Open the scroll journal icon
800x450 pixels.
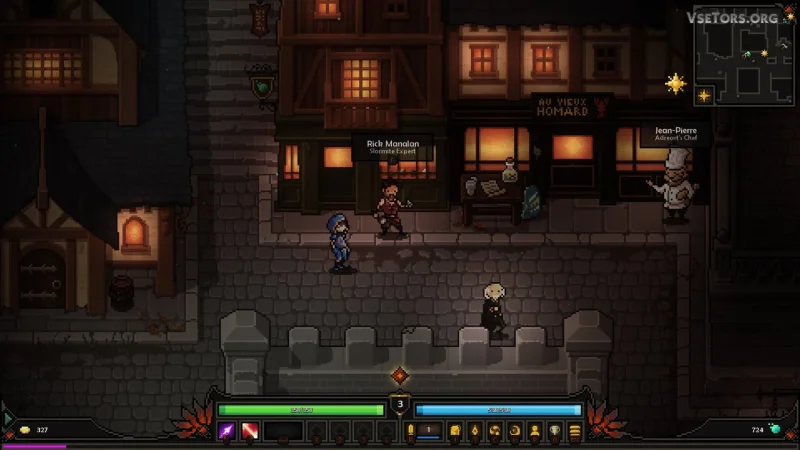[x=455, y=430]
